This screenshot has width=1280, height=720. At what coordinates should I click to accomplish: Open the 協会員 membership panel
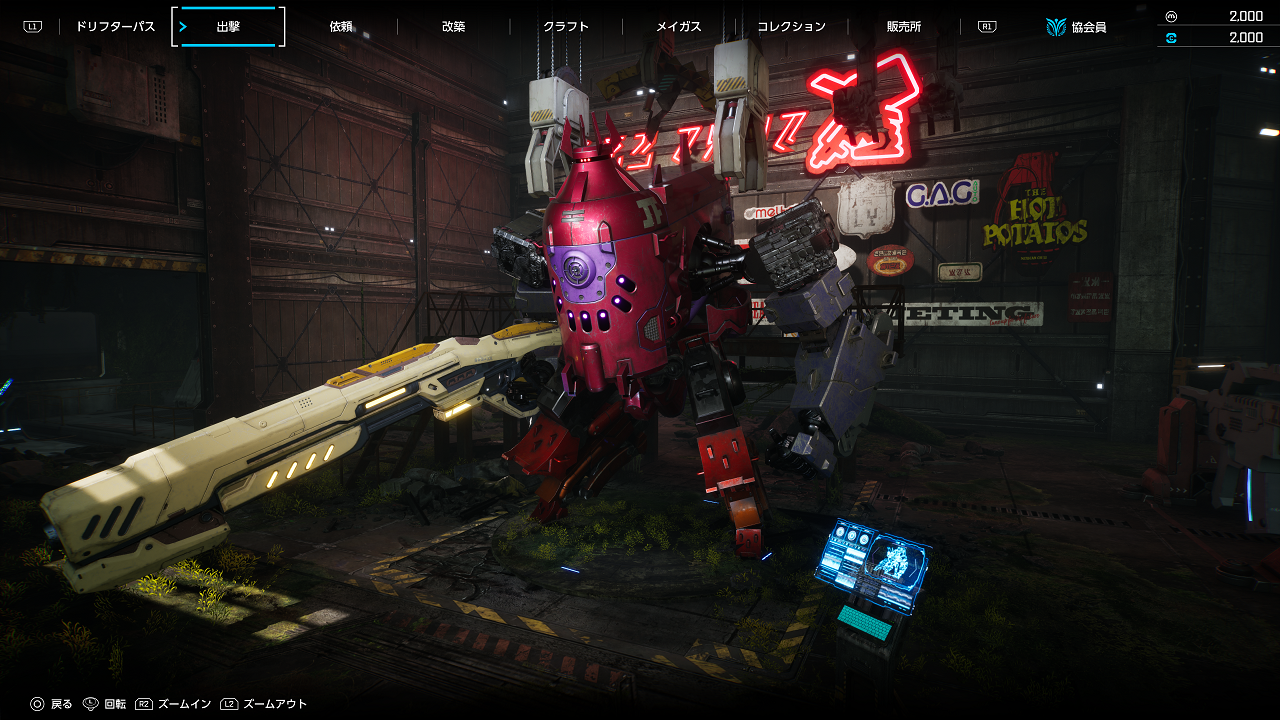tap(1077, 27)
